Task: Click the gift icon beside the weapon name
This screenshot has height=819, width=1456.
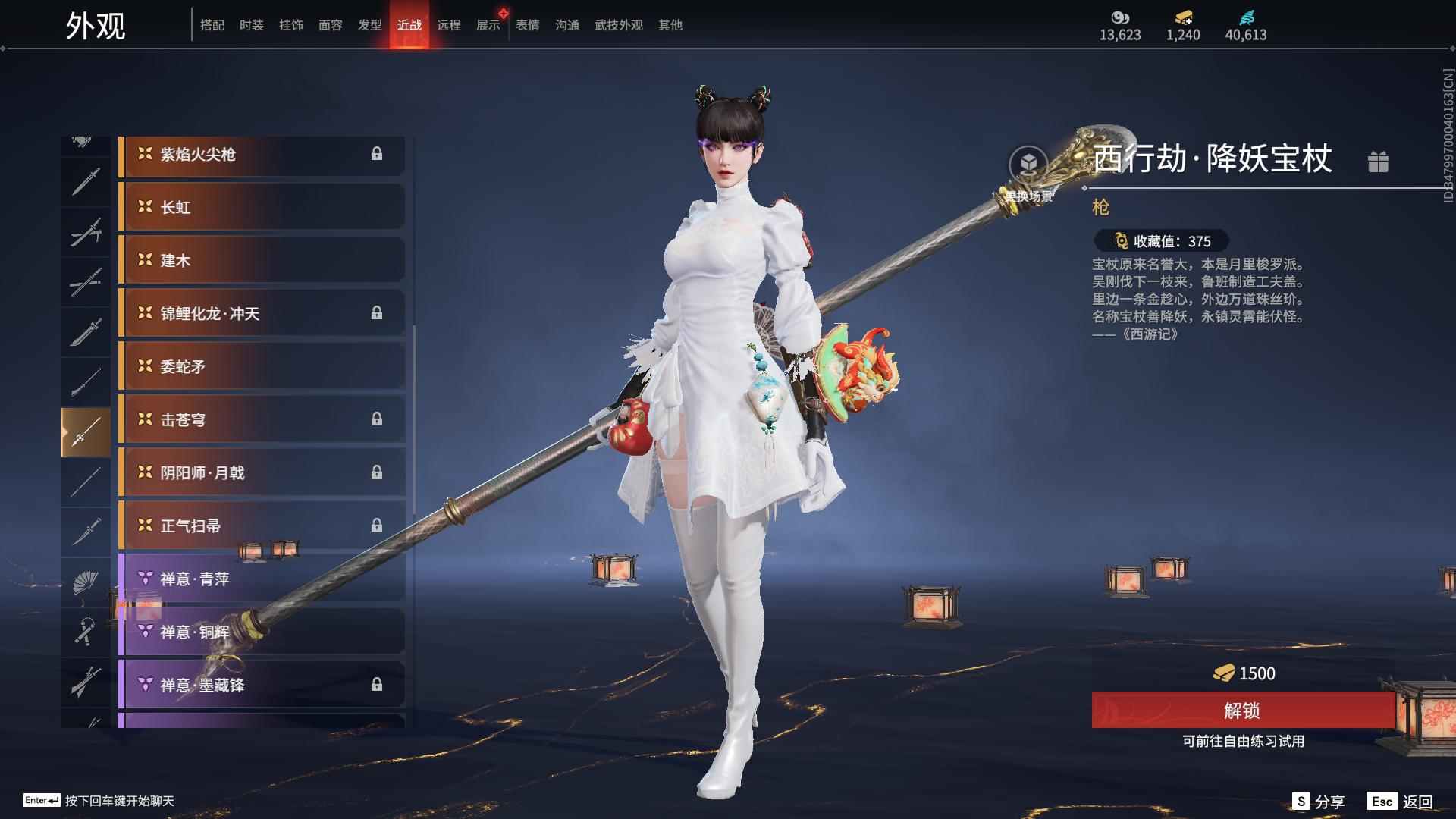Action: [1378, 162]
